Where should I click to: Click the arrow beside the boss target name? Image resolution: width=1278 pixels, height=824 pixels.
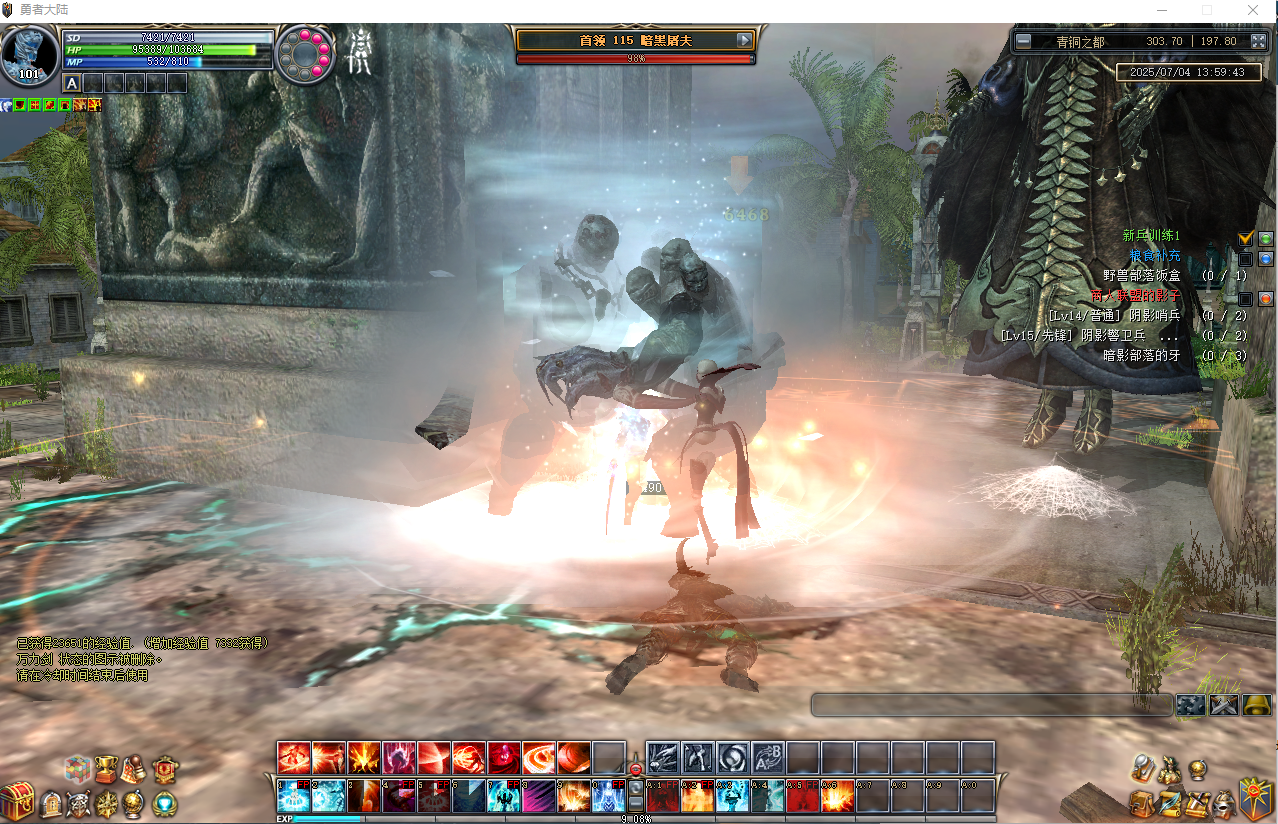744,40
